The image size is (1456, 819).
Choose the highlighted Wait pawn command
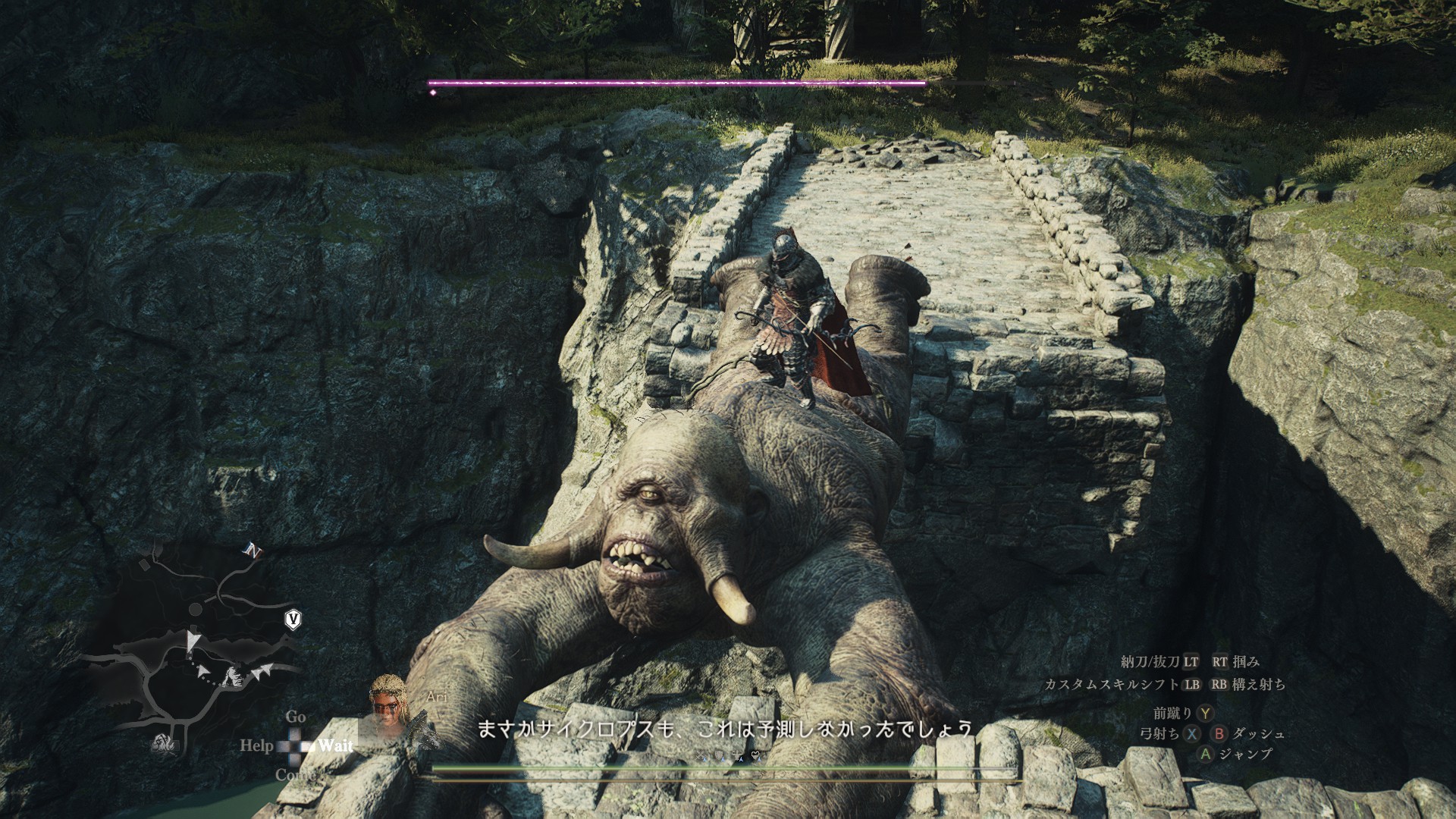click(335, 745)
